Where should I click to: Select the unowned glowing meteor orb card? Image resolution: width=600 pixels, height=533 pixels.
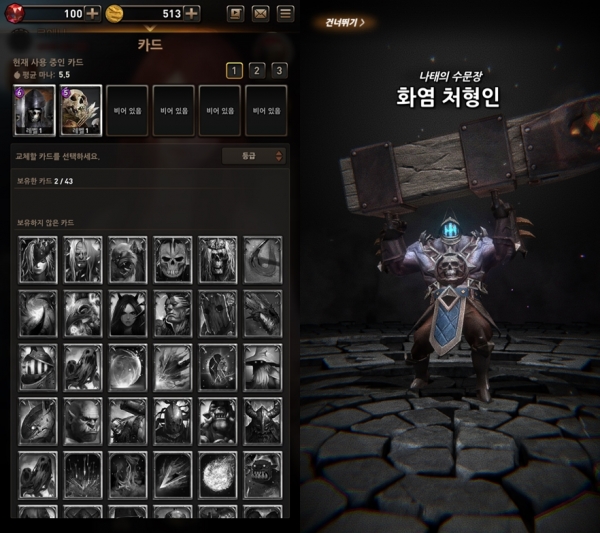tap(218, 475)
